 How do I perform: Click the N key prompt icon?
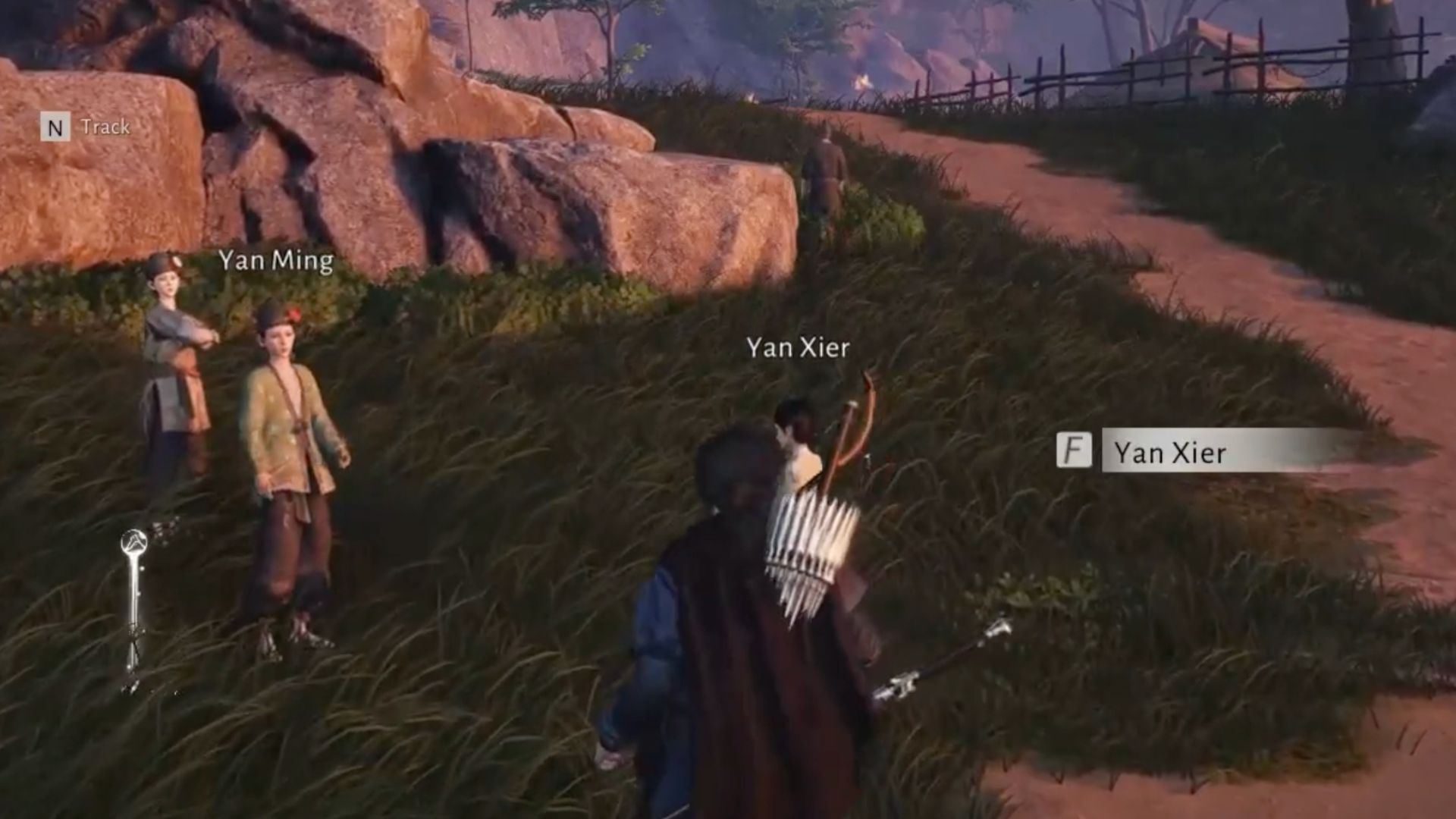pyautogui.click(x=55, y=127)
